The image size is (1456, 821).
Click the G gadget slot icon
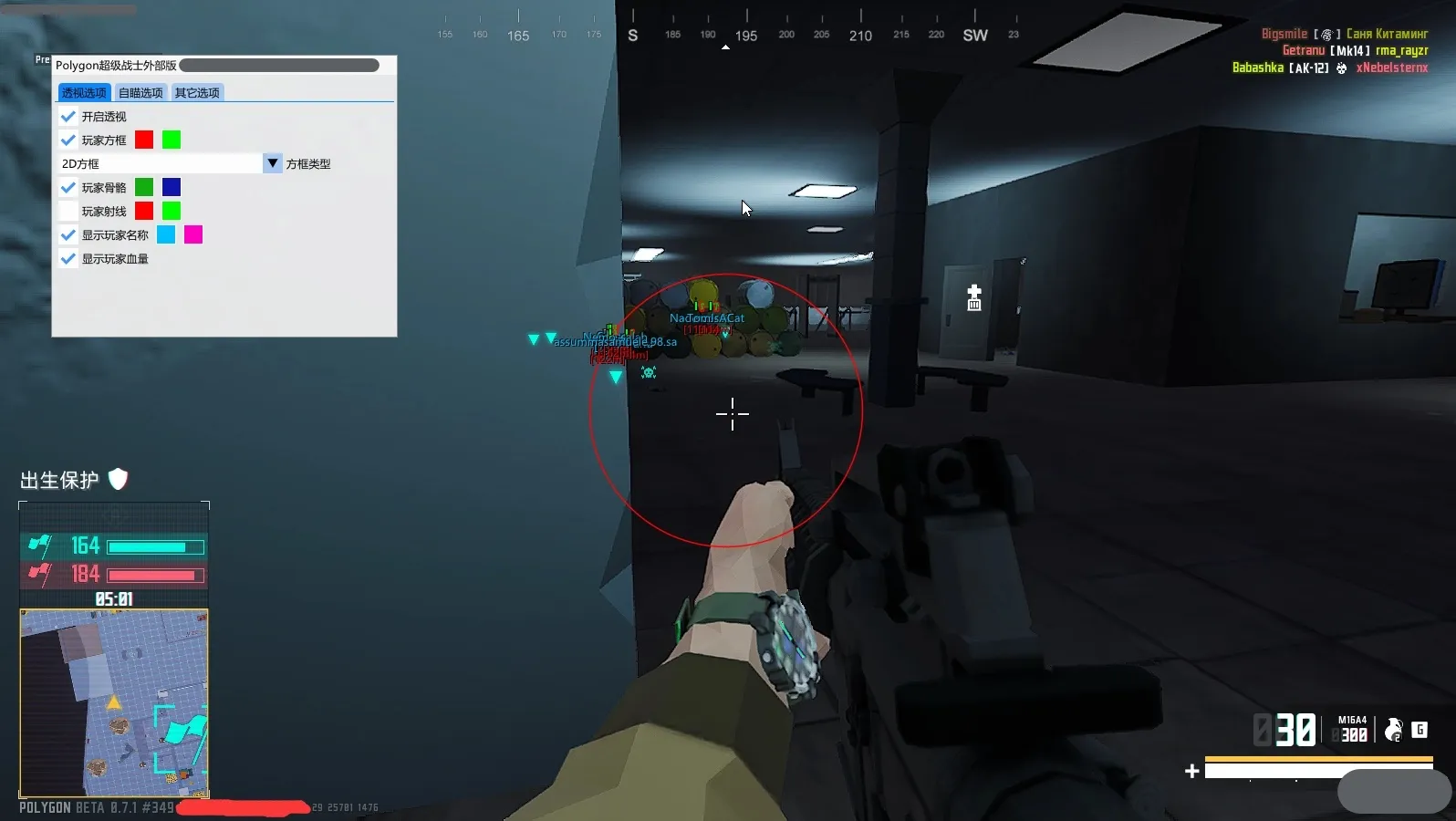tap(1420, 730)
